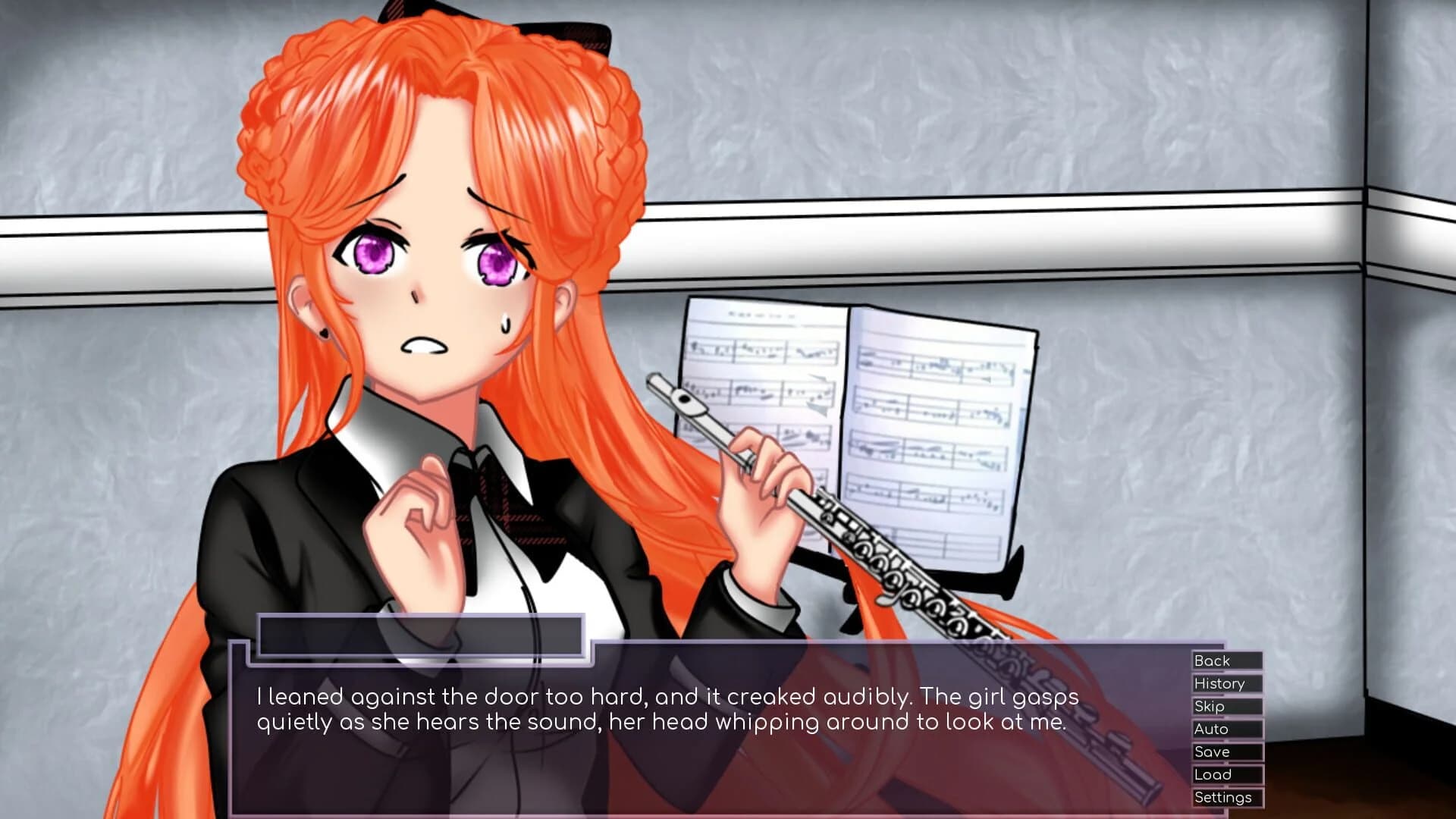The height and width of the screenshot is (819, 1456).
Task: Open the Load screen
Action: click(x=1225, y=774)
